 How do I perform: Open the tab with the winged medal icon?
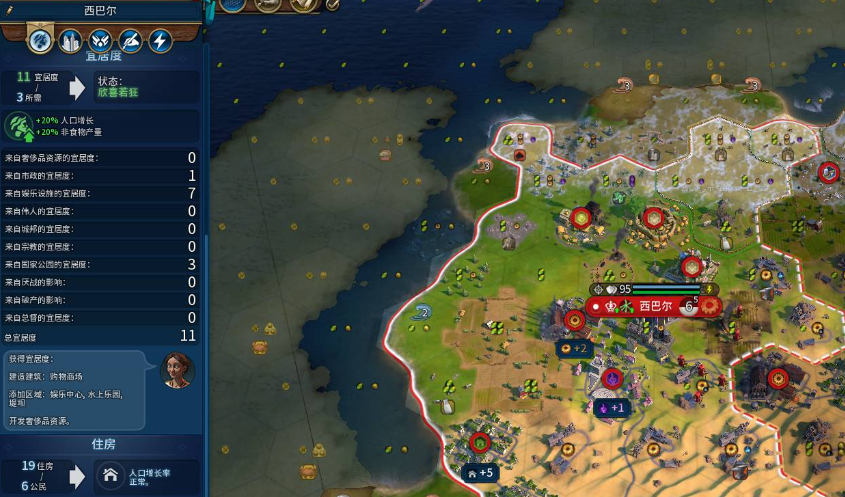100,41
